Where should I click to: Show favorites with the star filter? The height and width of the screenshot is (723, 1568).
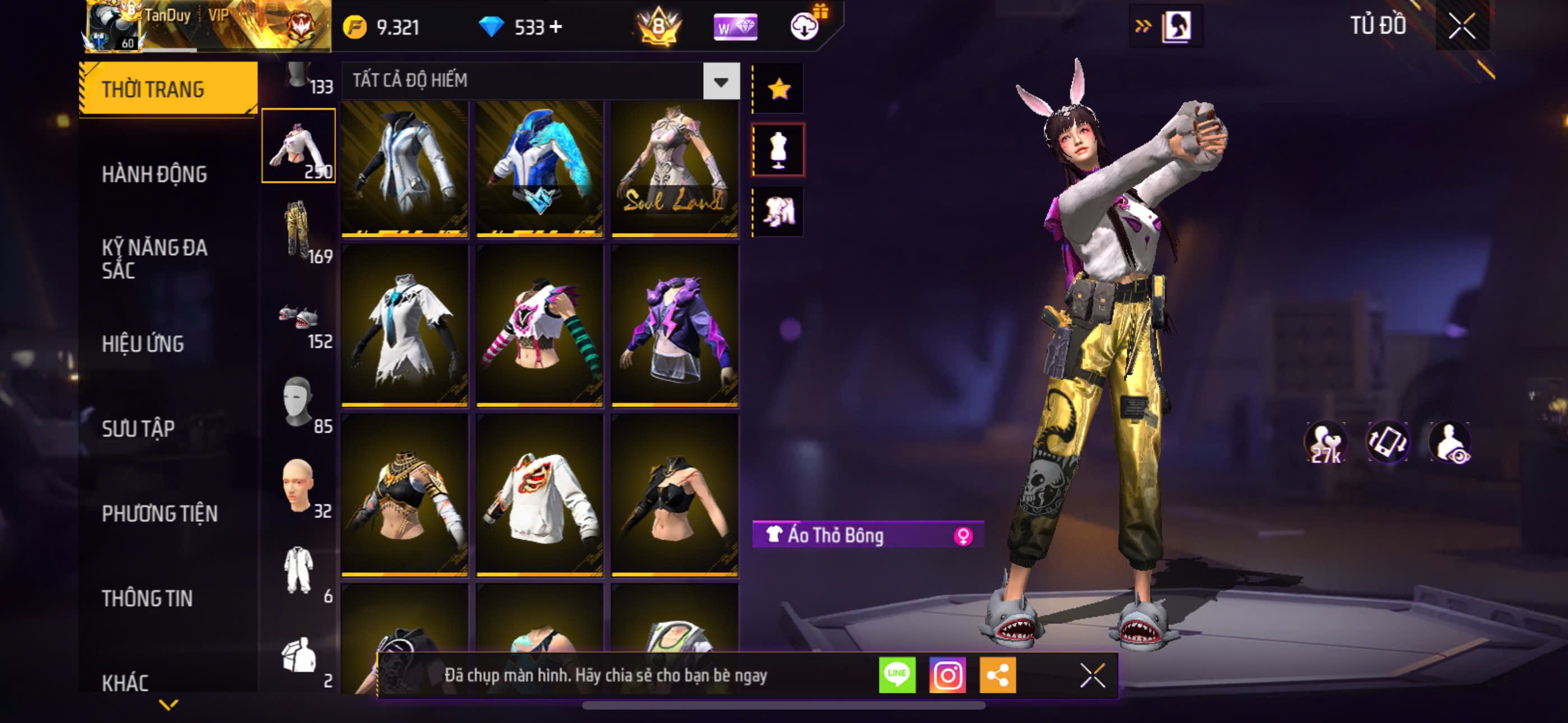tap(778, 90)
